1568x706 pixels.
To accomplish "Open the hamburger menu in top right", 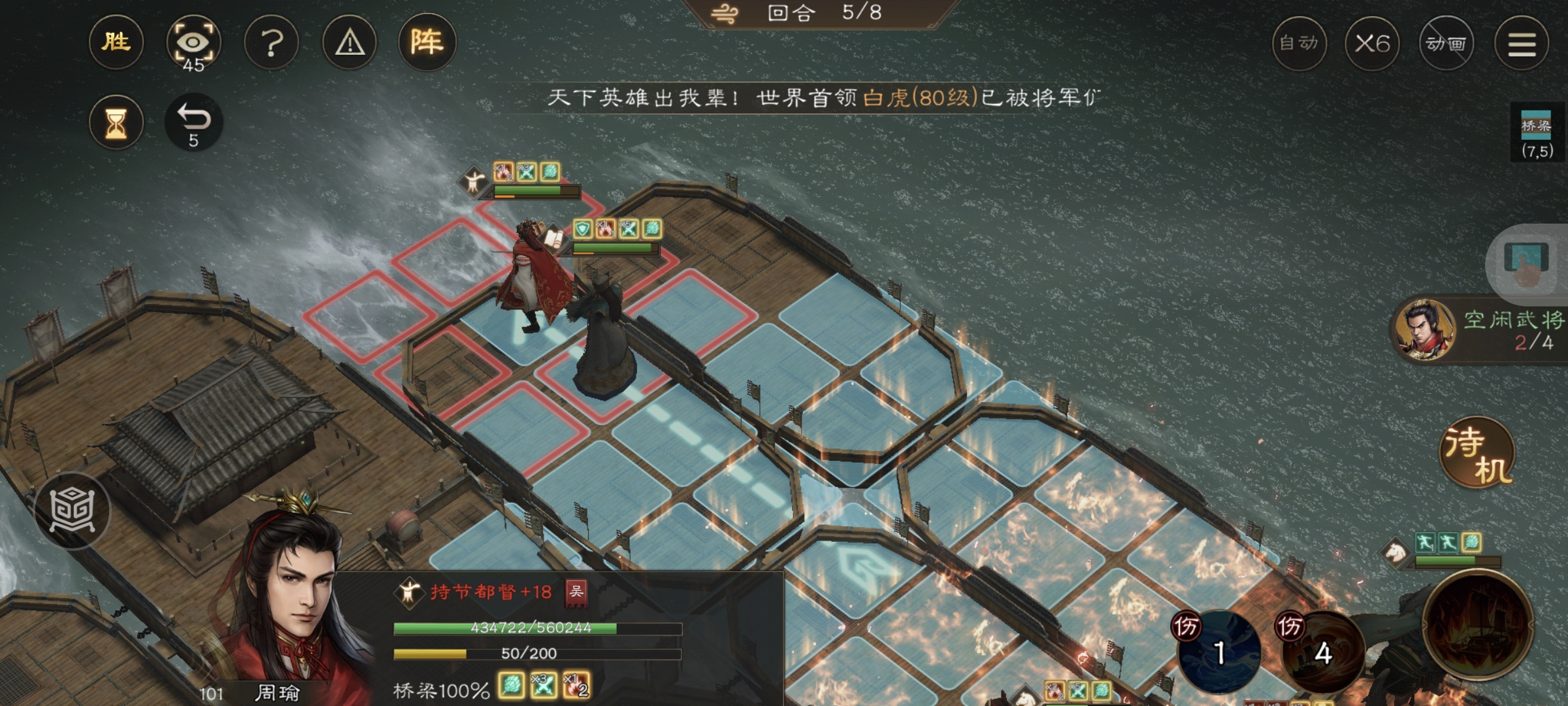I will click(1522, 42).
